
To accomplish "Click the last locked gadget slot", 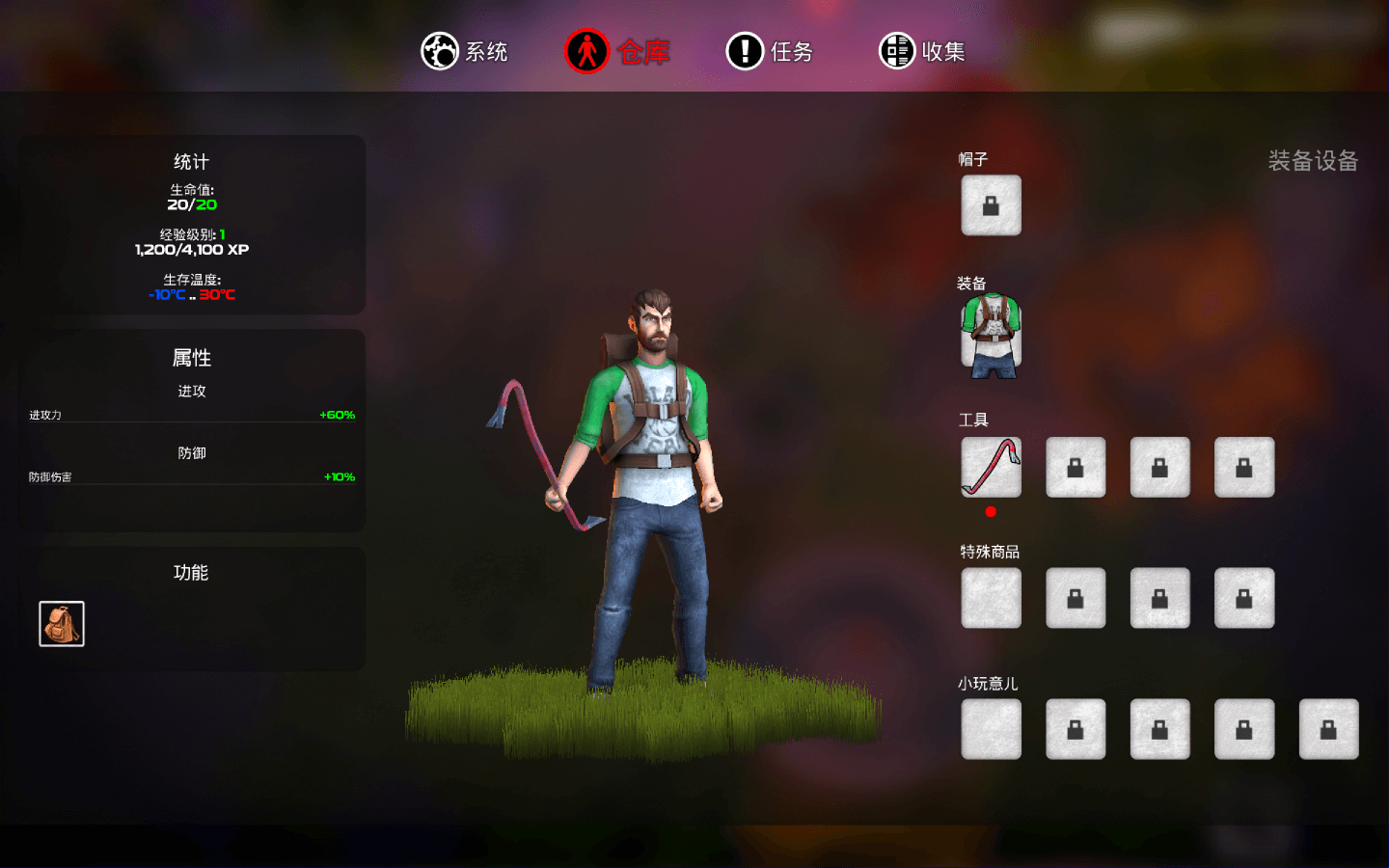I will [1328, 729].
